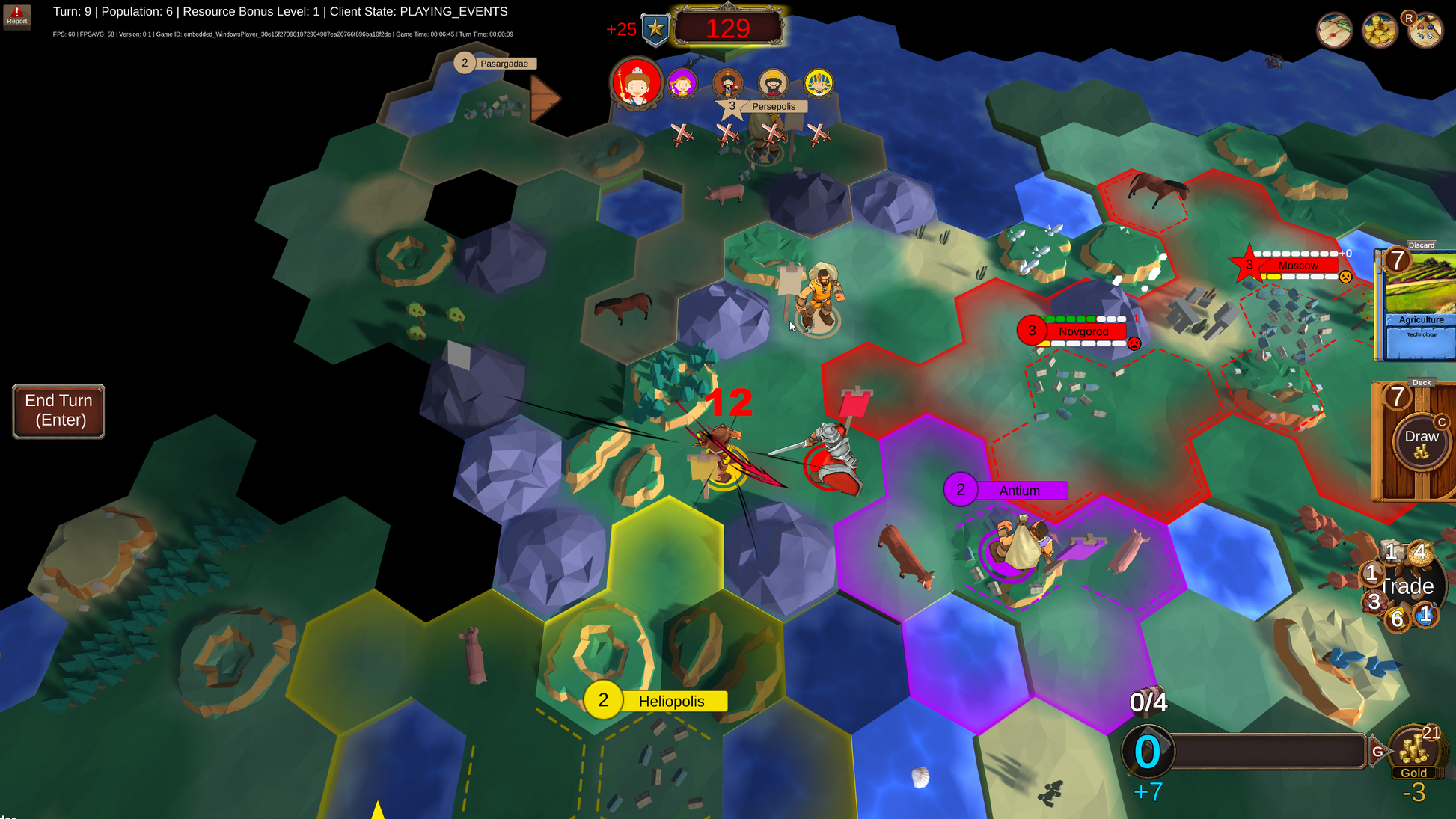Select the red queen leader portrait
The height and width of the screenshot is (819, 1456).
(x=636, y=82)
